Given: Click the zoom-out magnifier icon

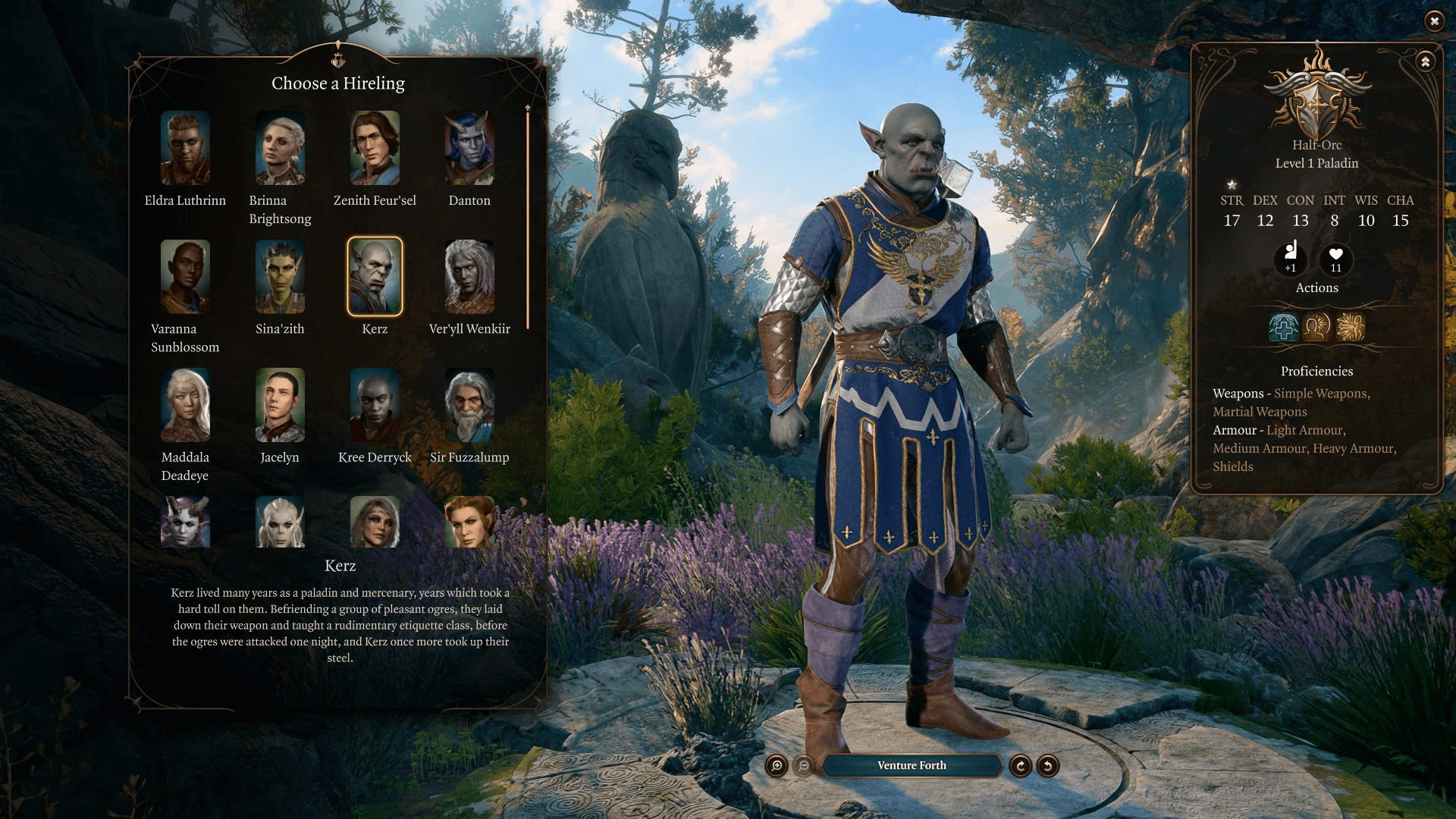Looking at the screenshot, I should 805,765.
